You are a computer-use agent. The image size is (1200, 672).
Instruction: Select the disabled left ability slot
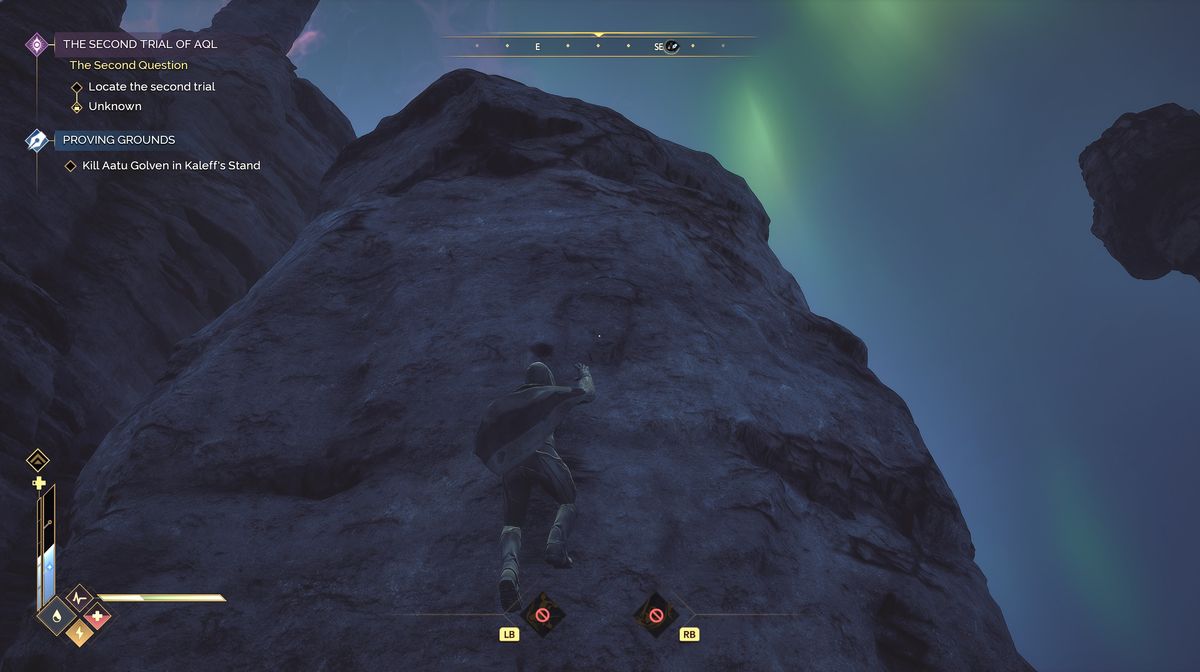click(x=542, y=615)
